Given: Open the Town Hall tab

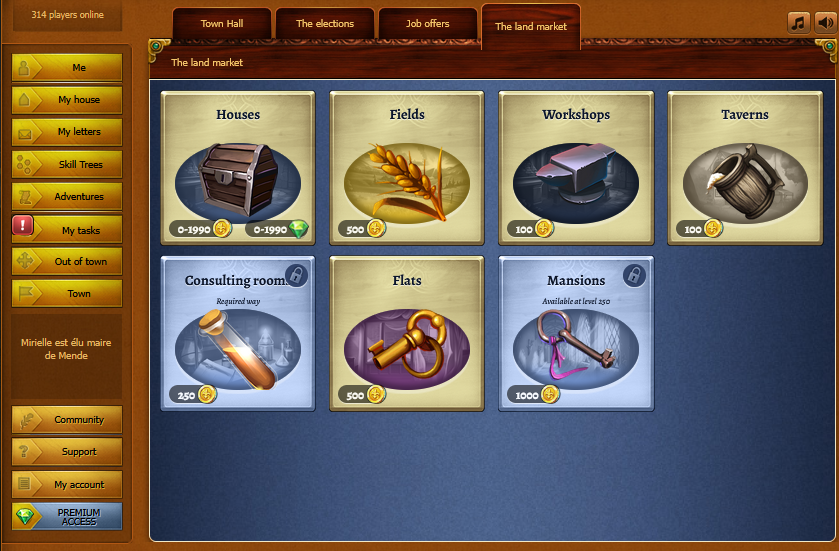Looking at the screenshot, I should pos(221,23).
